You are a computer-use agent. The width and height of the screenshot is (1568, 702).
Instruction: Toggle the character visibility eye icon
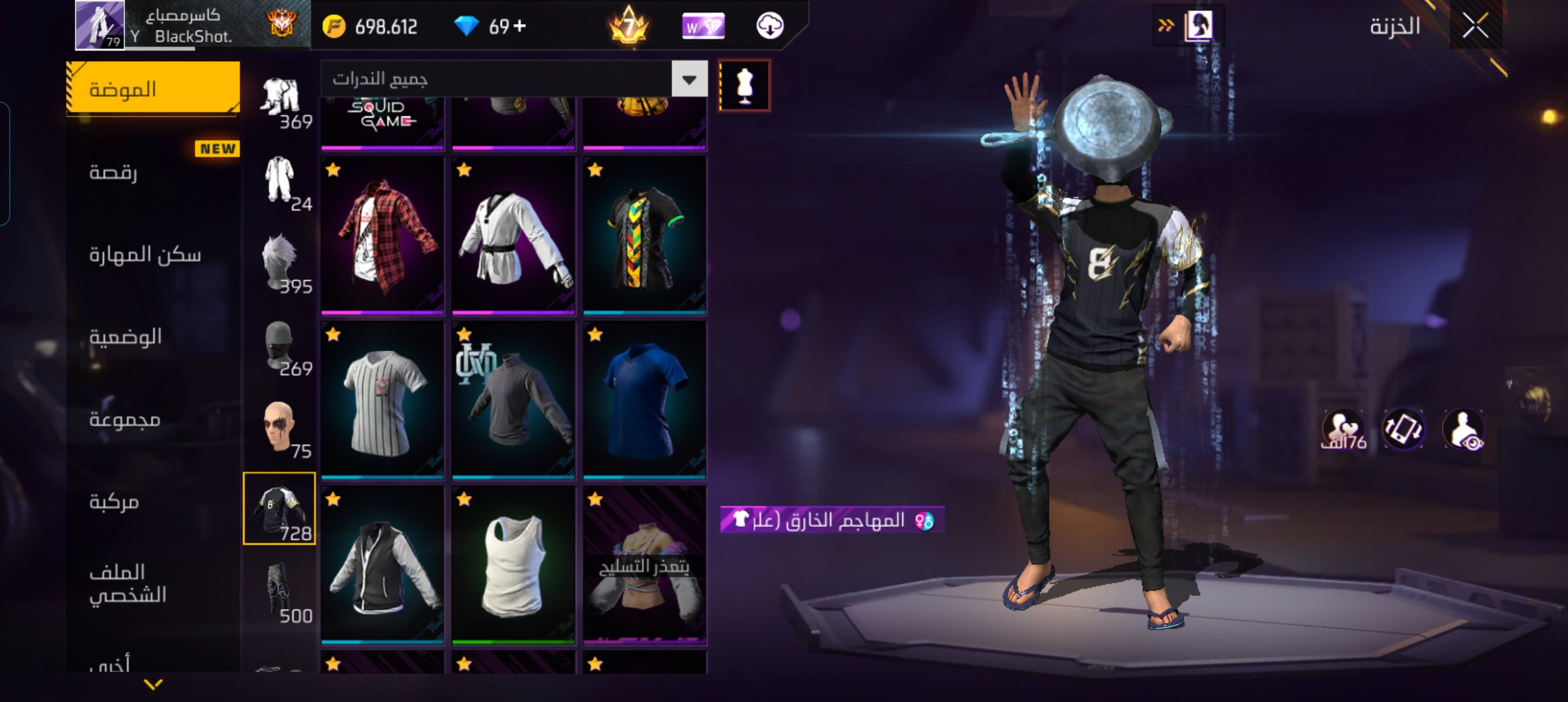pos(1463,430)
